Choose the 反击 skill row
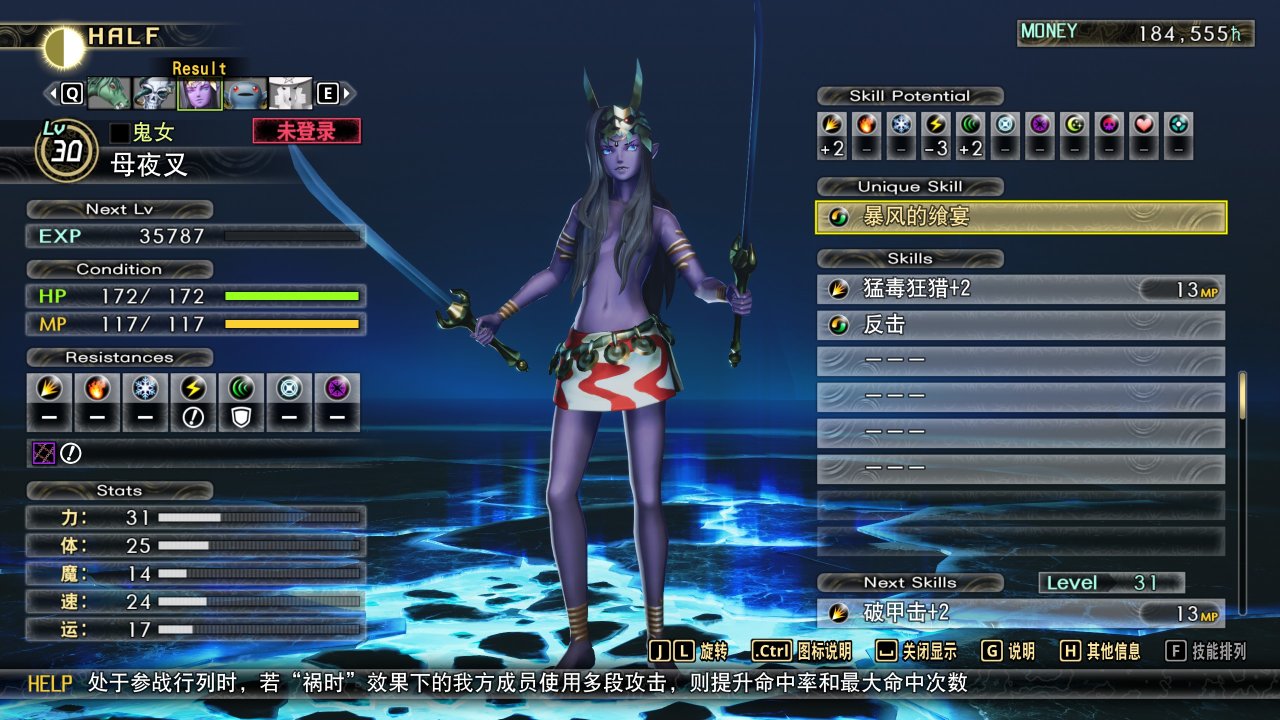This screenshot has width=1280, height=720. click(1021, 326)
